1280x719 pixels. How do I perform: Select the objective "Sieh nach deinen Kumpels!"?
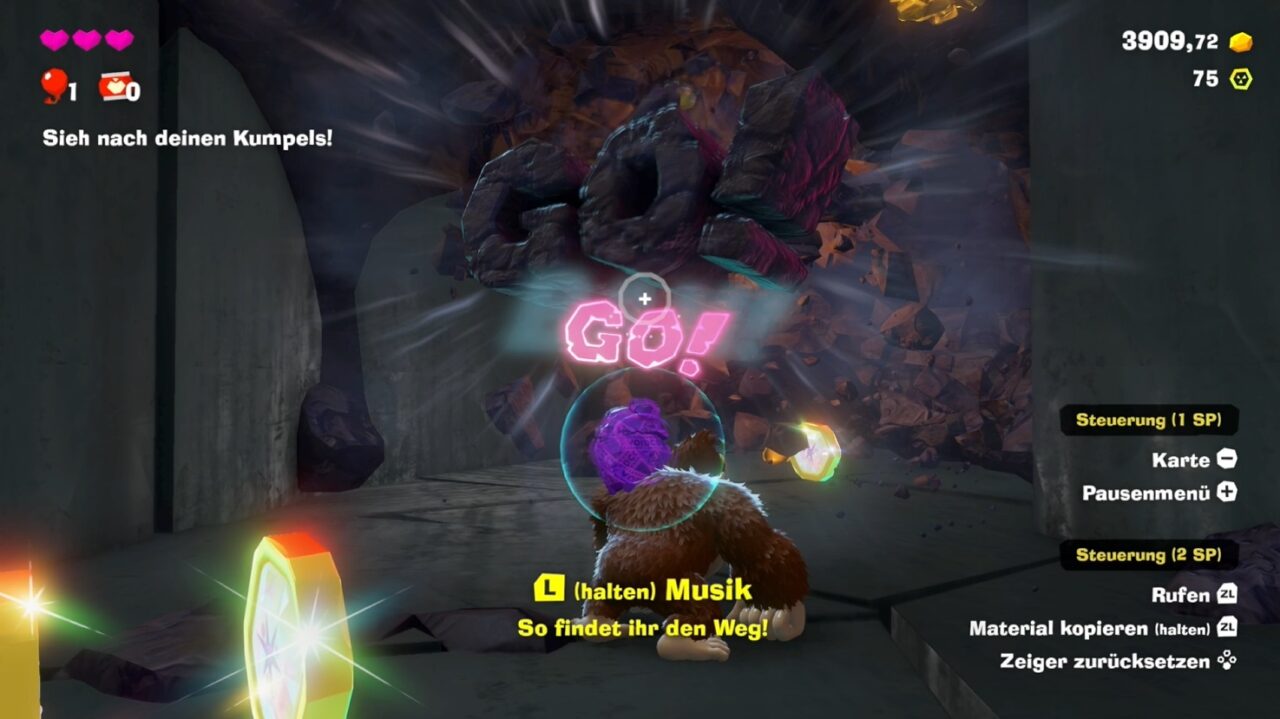pos(187,138)
